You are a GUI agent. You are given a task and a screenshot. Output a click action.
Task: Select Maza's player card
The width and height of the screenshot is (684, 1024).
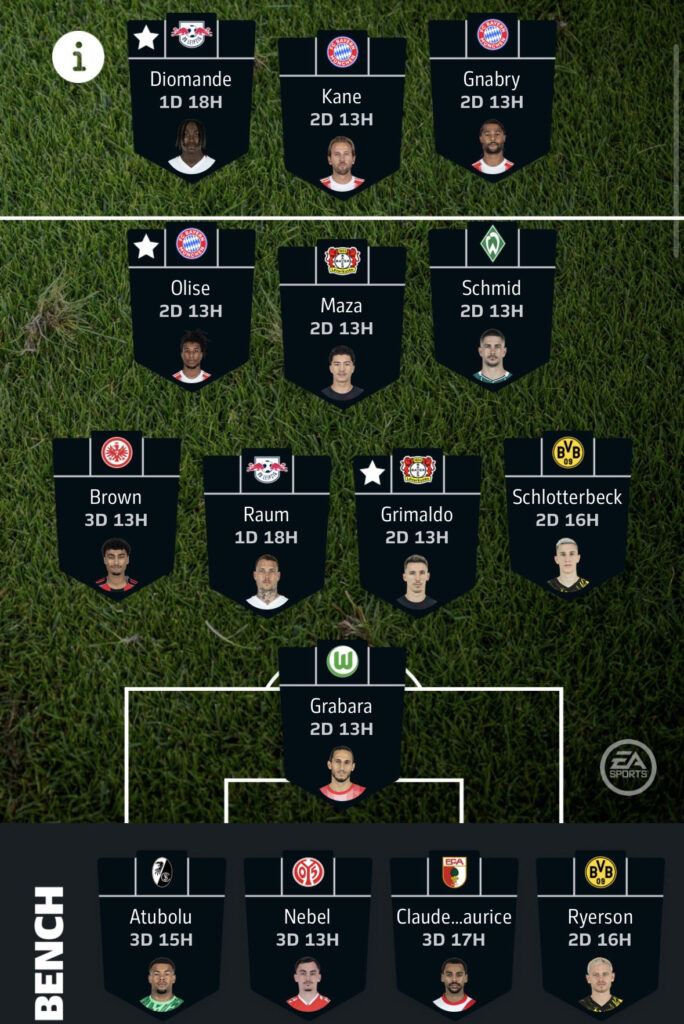coord(342,326)
